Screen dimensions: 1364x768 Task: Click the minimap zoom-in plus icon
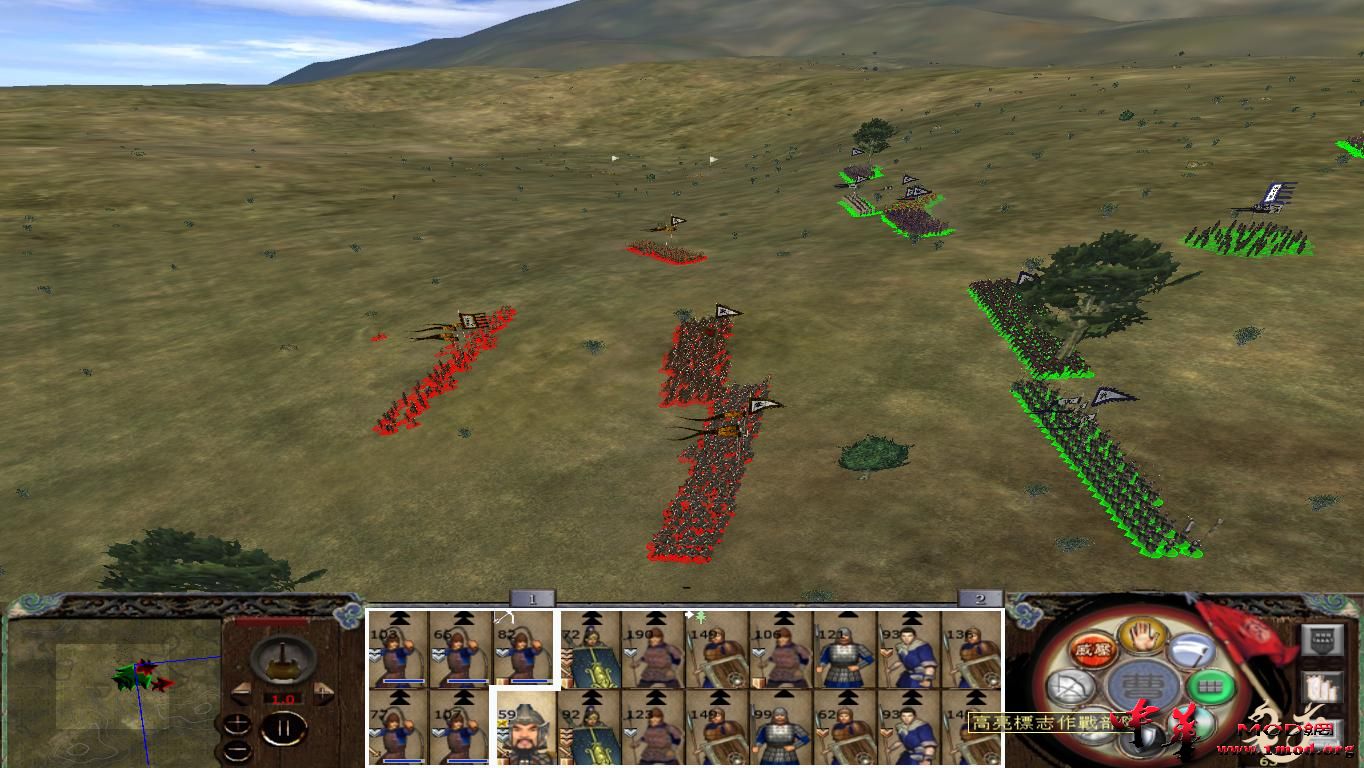pyautogui.click(x=237, y=726)
